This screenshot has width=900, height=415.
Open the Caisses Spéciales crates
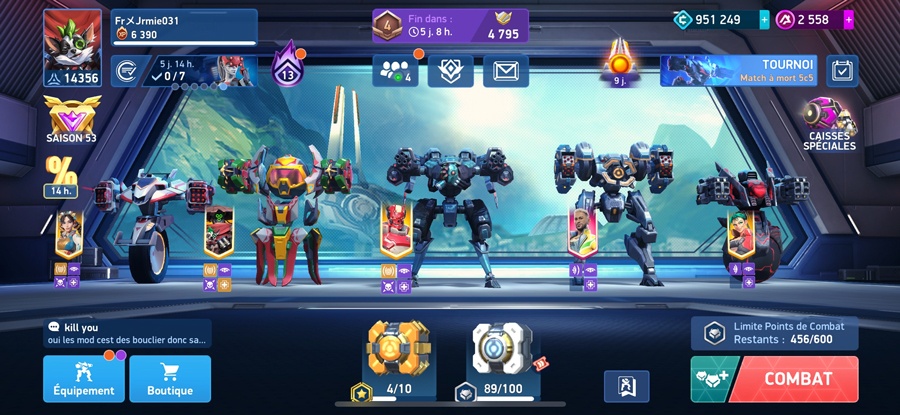tap(829, 125)
